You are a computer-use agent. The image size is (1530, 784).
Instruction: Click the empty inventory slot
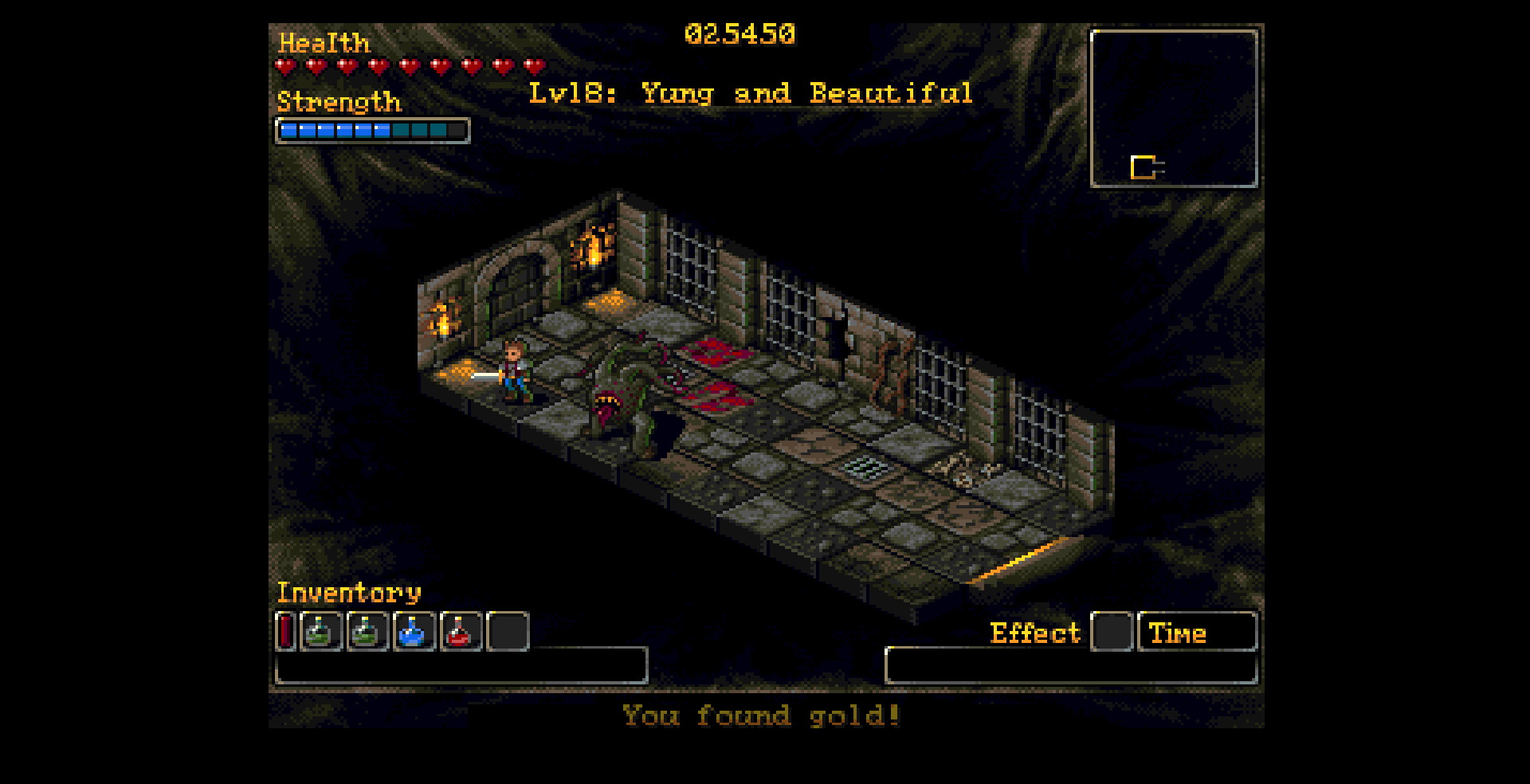pyautogui.click(x=508, y=632)
